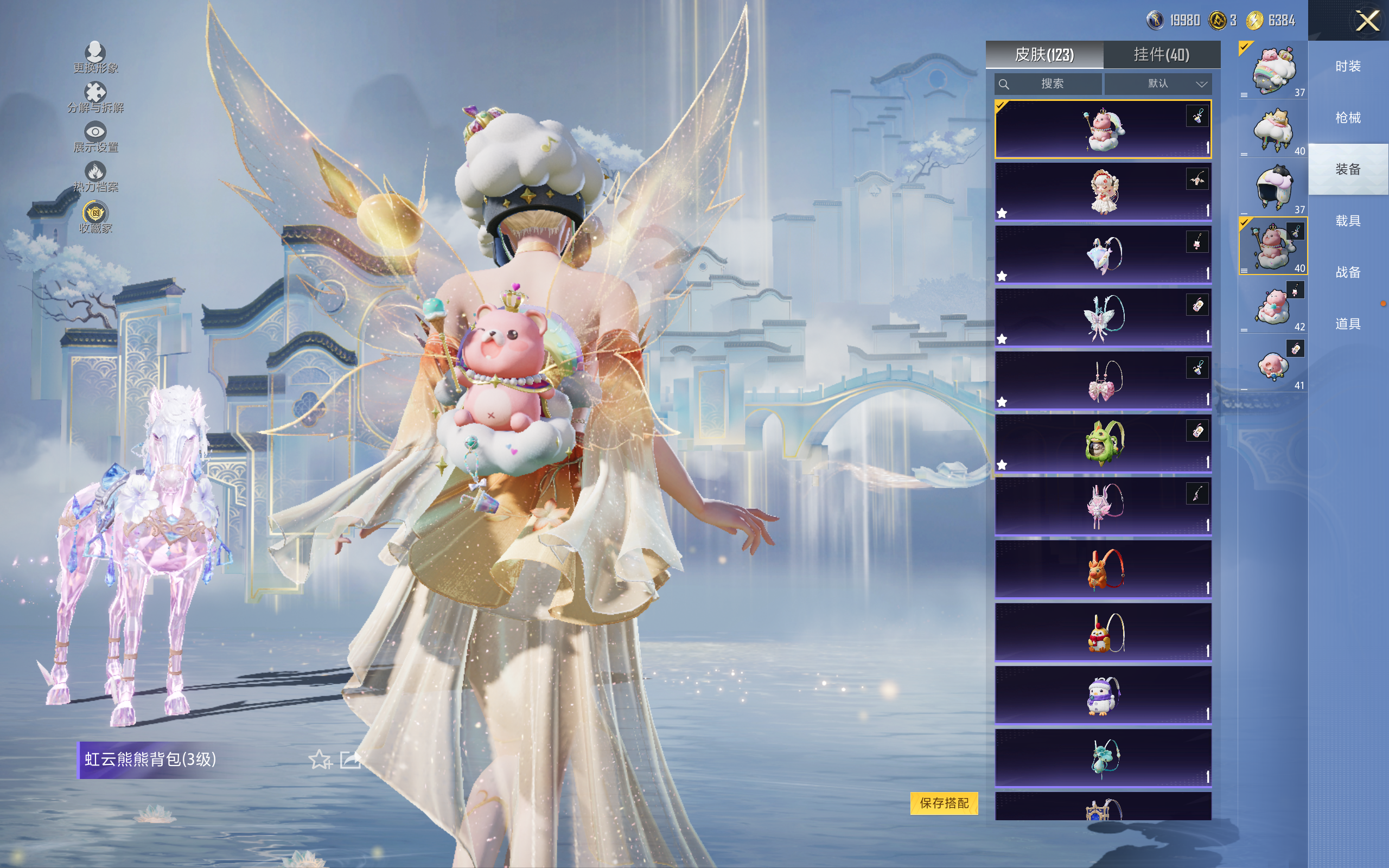
Task: Go to the 载具 vehicles category
Action: coord(1348,221)
